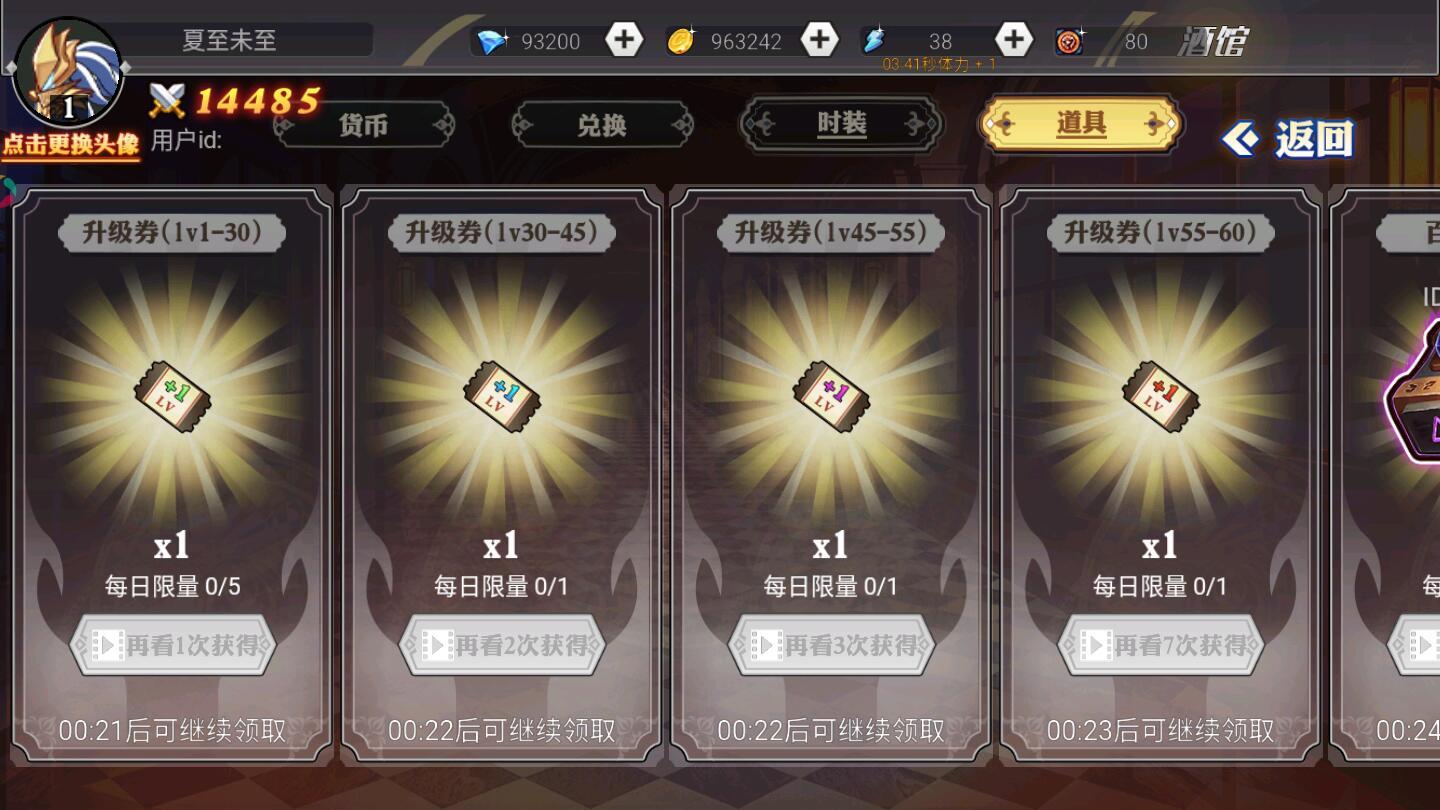1440x810 pixels.
Task: Switch to the 货币 tab
Action: click(363, 125)
